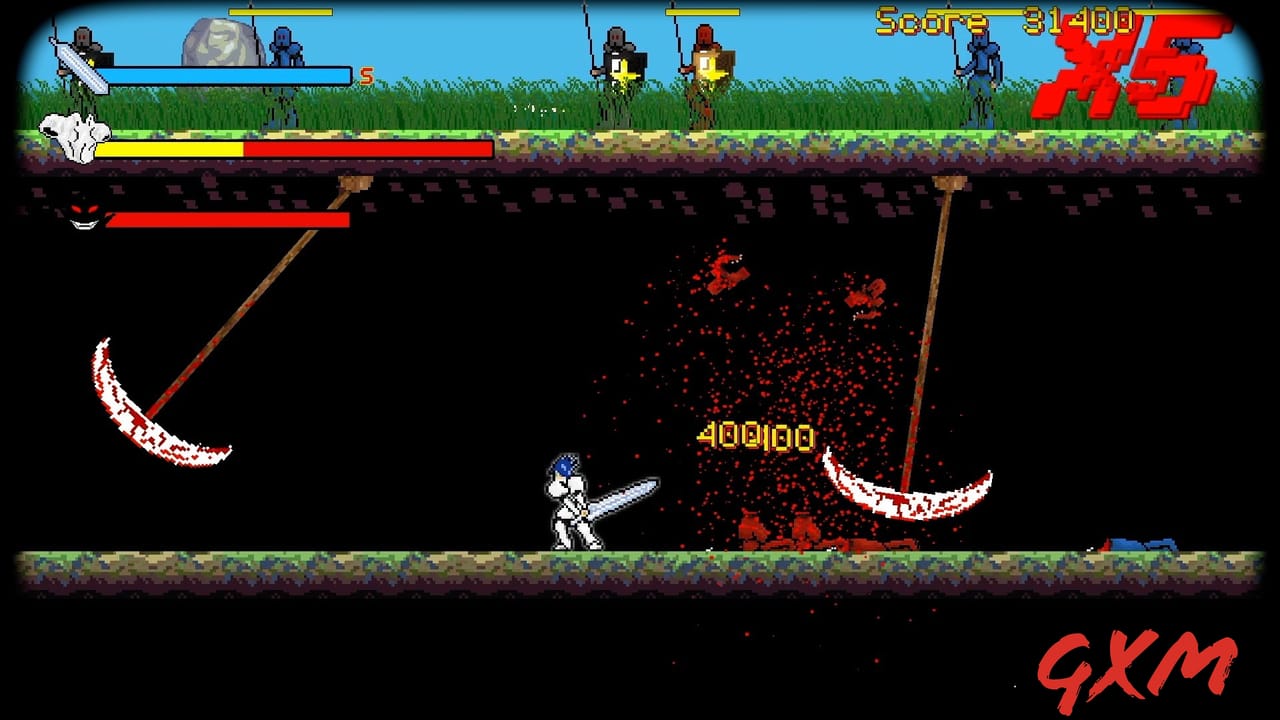
Task: Click the red demon health bar
Action: (228, 218)
